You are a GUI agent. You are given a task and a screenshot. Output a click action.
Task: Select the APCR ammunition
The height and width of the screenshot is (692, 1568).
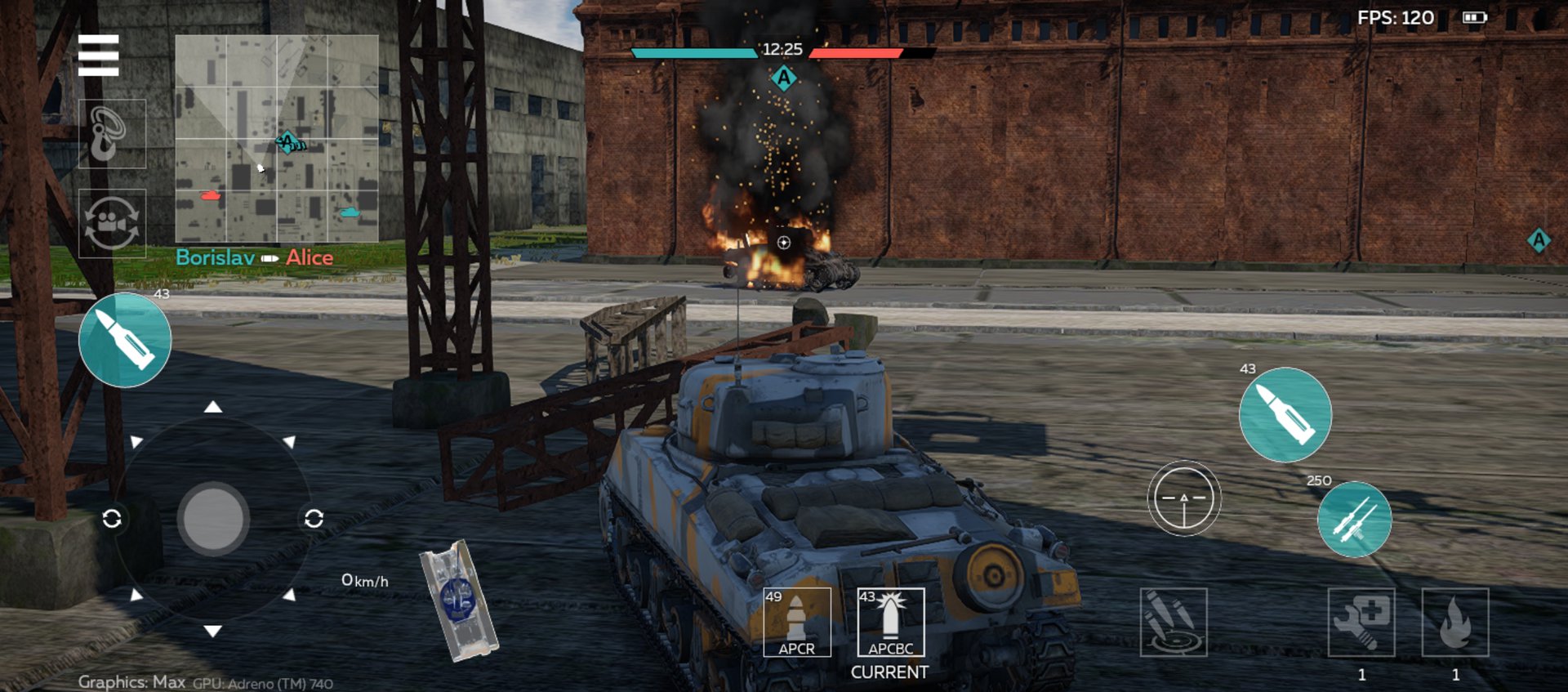point(796,622)
